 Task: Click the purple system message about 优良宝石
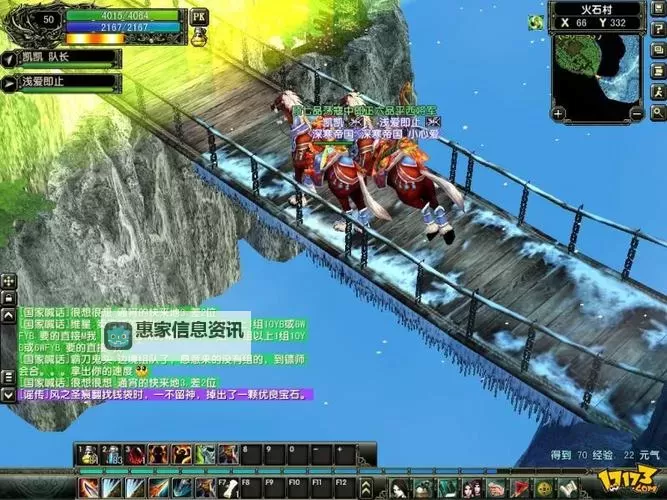(160, 395)
